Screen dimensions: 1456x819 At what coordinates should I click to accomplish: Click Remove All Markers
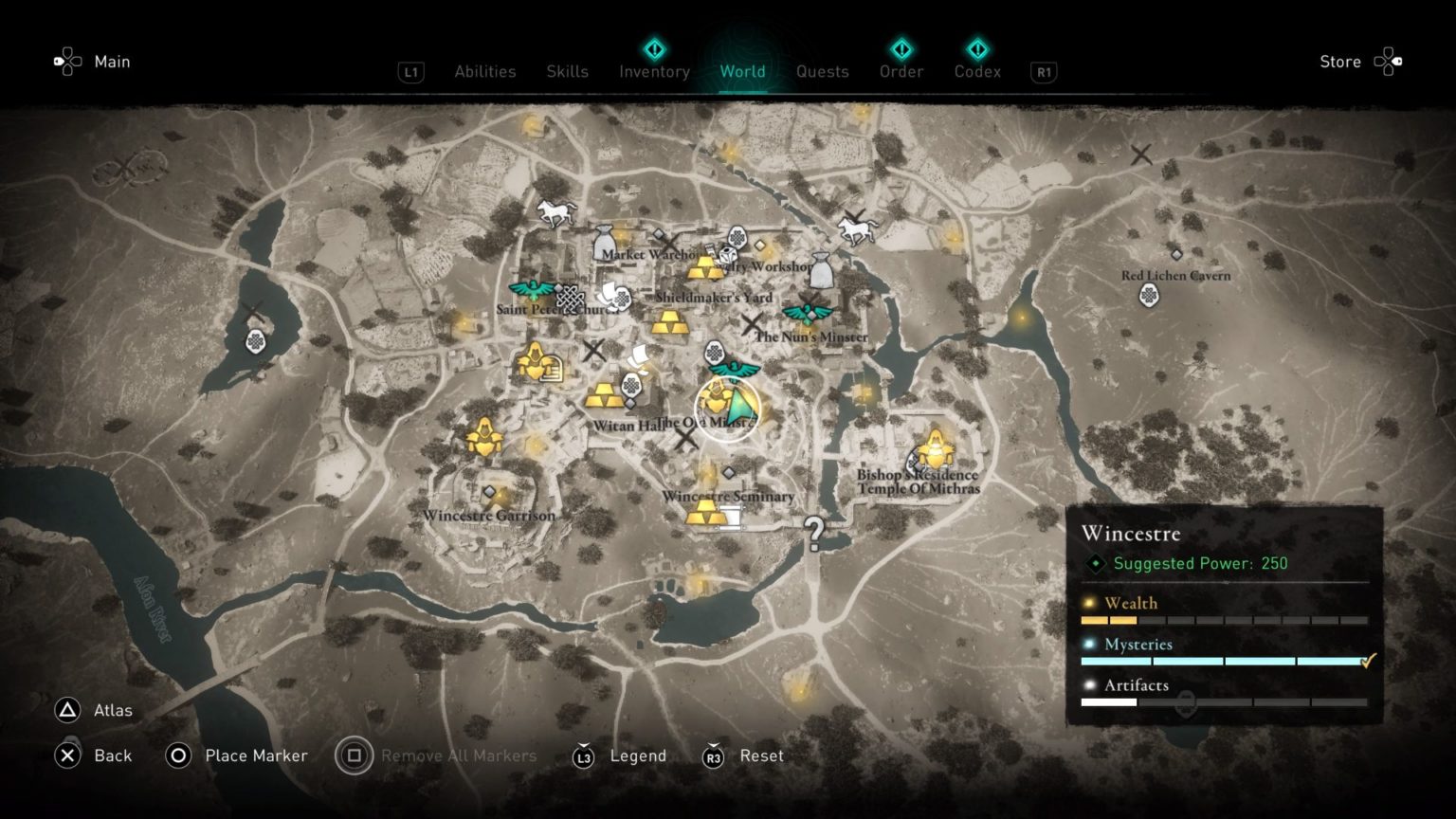(458, 755)
